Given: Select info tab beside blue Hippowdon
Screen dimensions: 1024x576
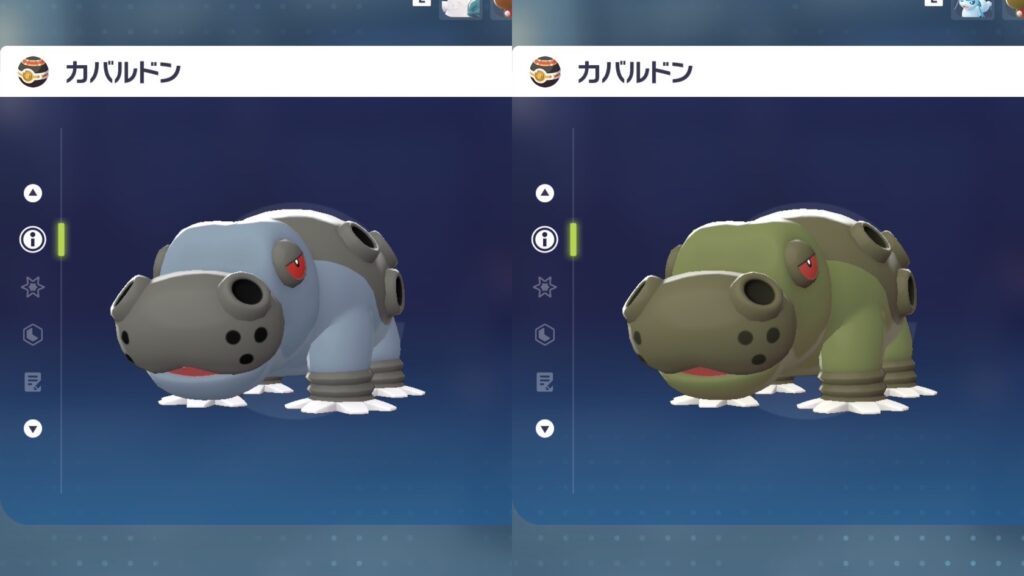Looking at the screenshot, I should pos(33,239).
